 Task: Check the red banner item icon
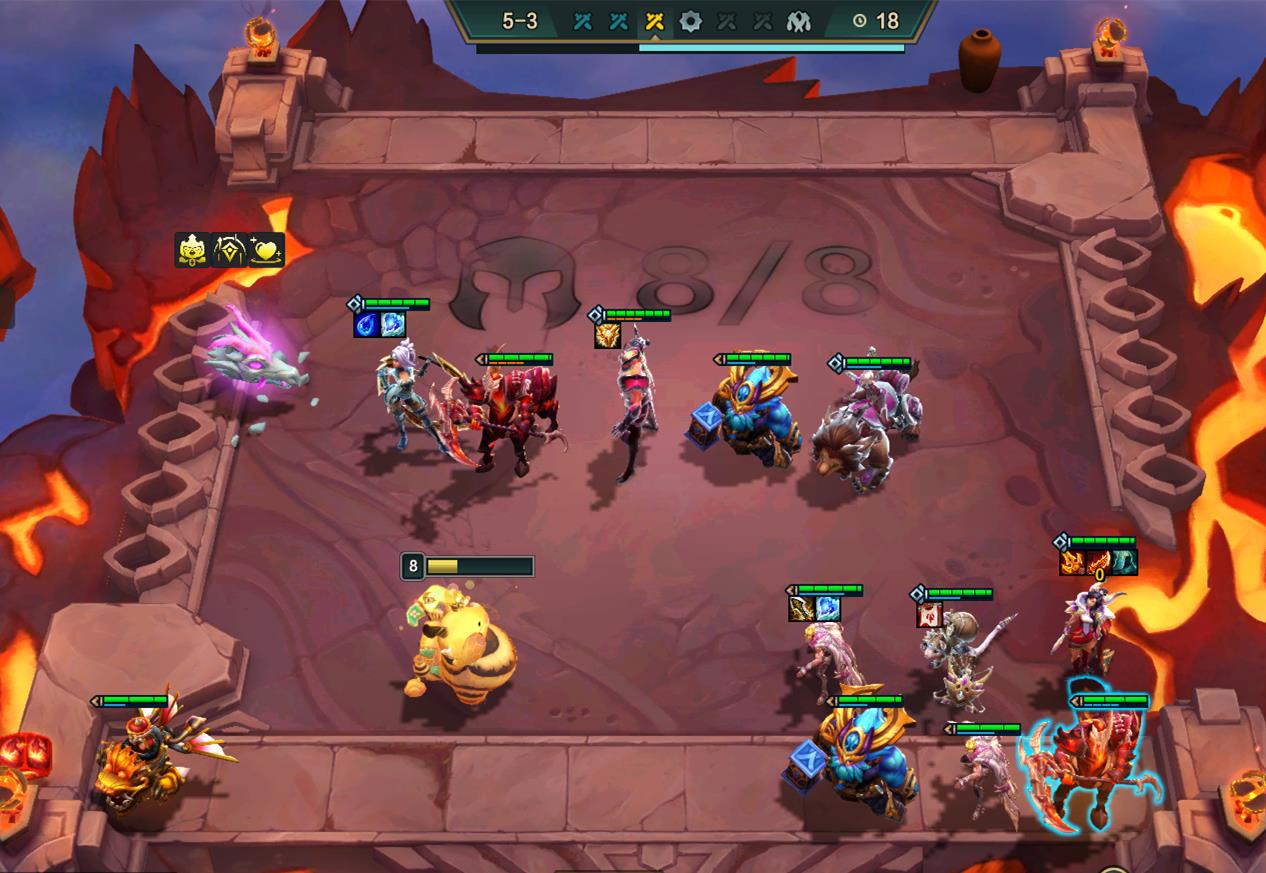click(929, 614)
